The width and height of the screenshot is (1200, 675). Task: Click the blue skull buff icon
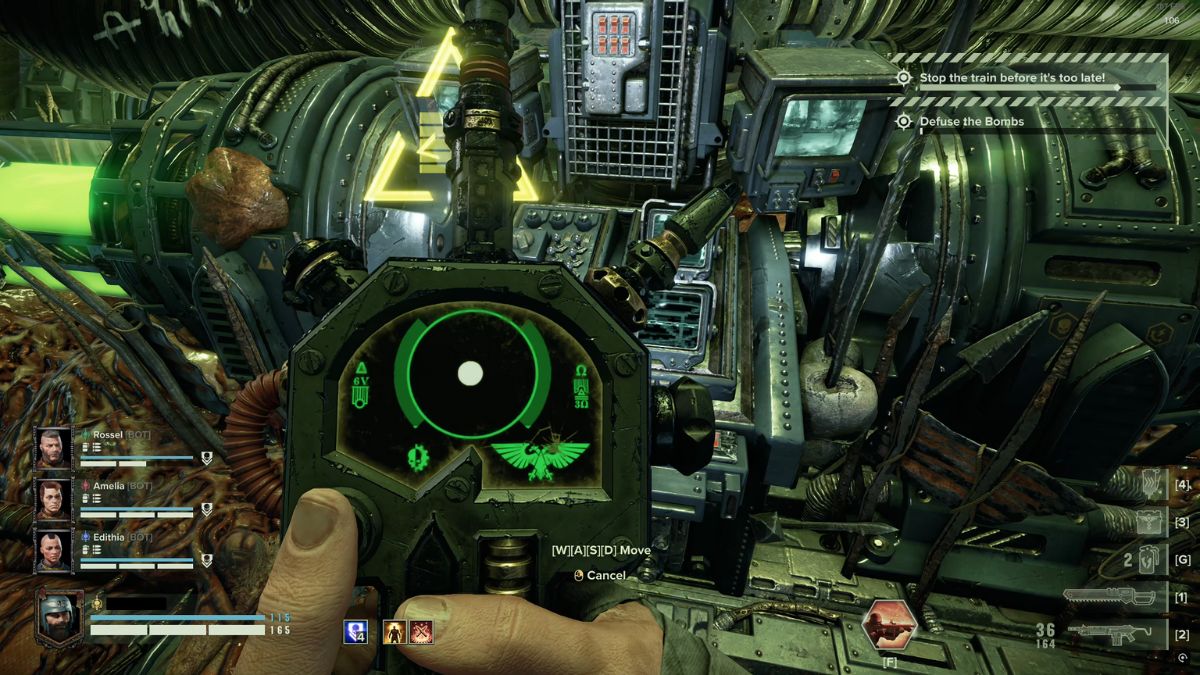355,631
